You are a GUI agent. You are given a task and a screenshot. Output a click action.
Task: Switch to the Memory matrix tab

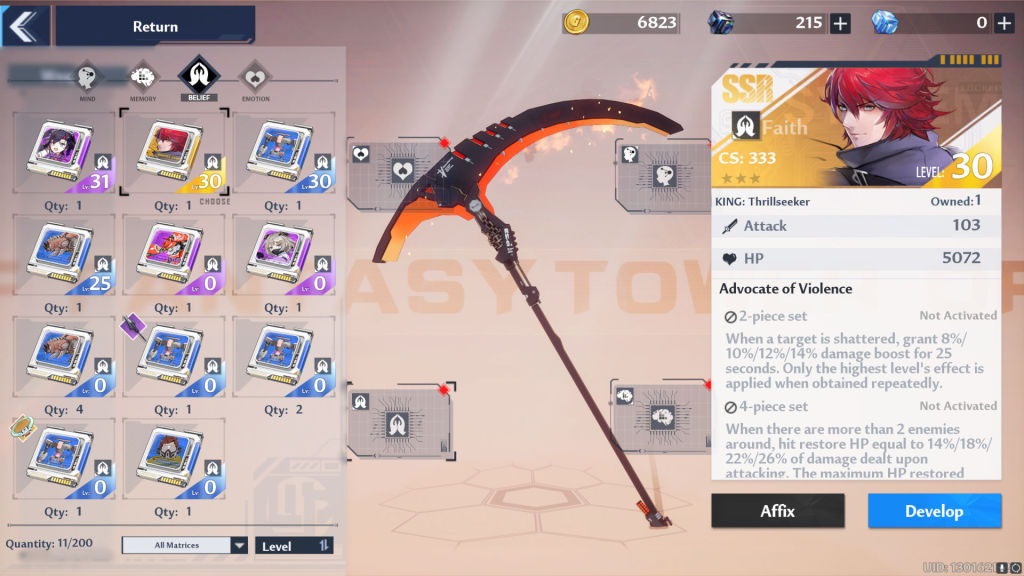pos(143,76)
